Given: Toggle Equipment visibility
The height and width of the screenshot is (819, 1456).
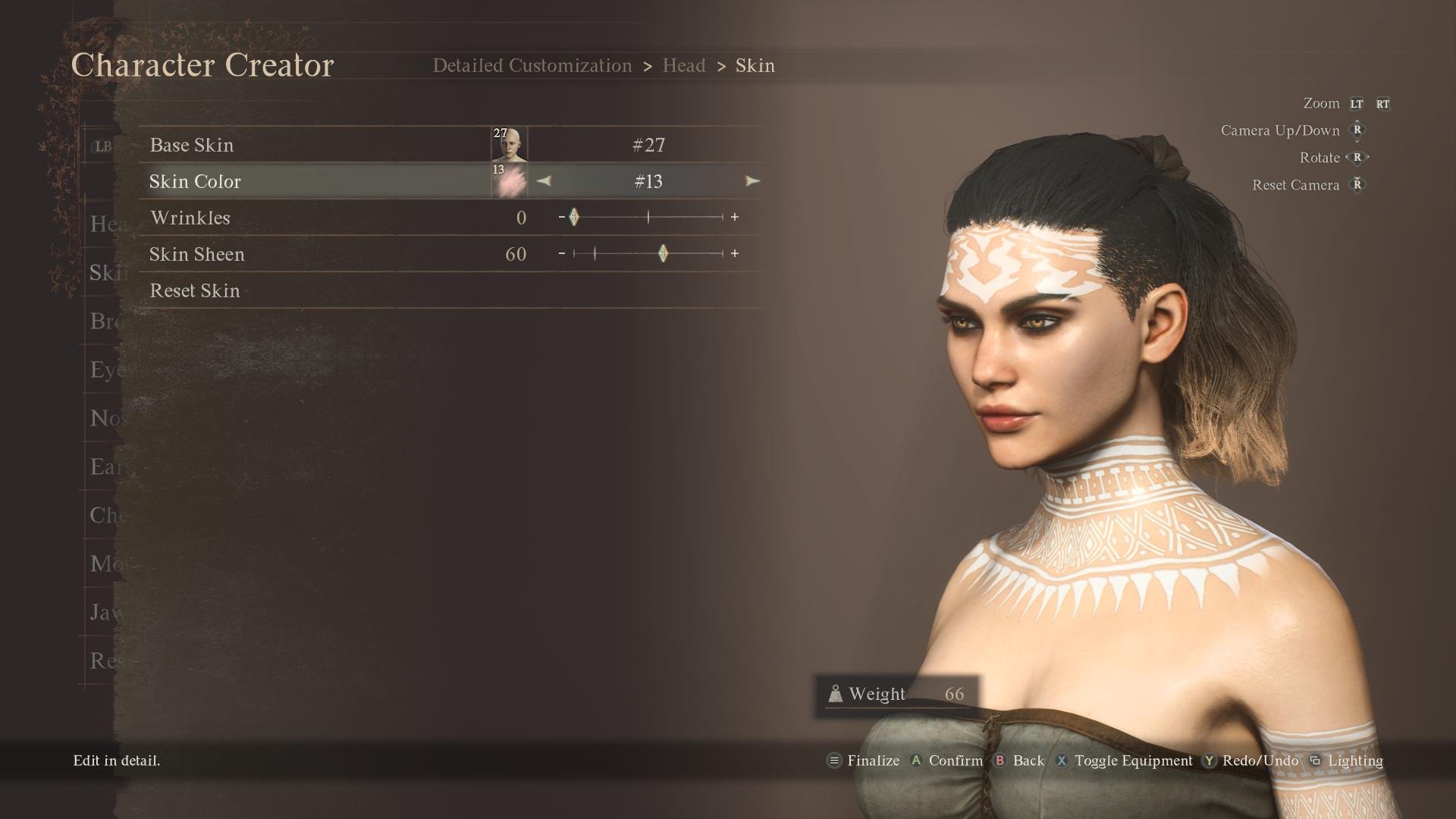Looking at the screenshot, I should coord(1125,761).
